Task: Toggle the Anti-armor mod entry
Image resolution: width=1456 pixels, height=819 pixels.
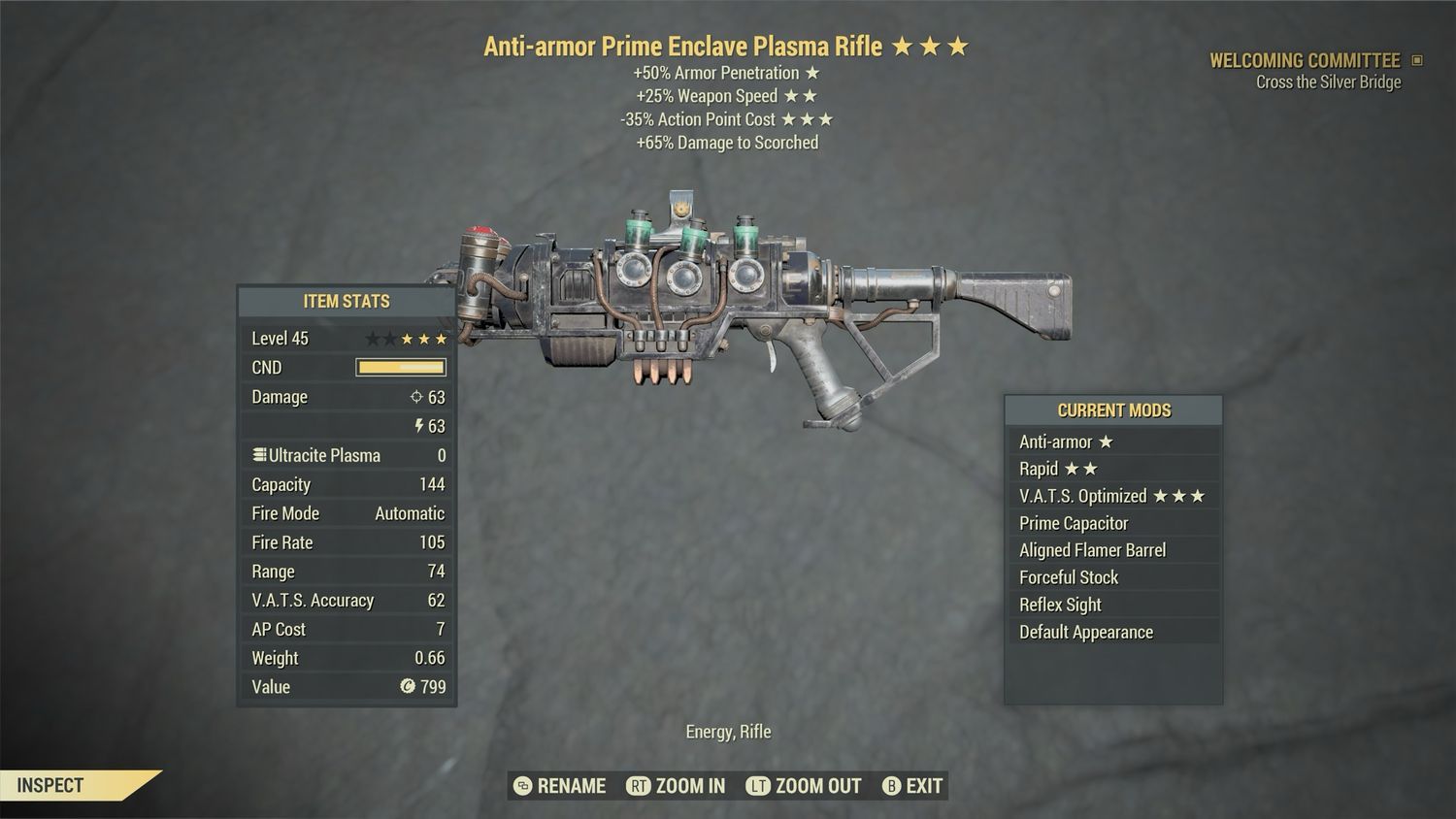Action: coord(1112,442)
